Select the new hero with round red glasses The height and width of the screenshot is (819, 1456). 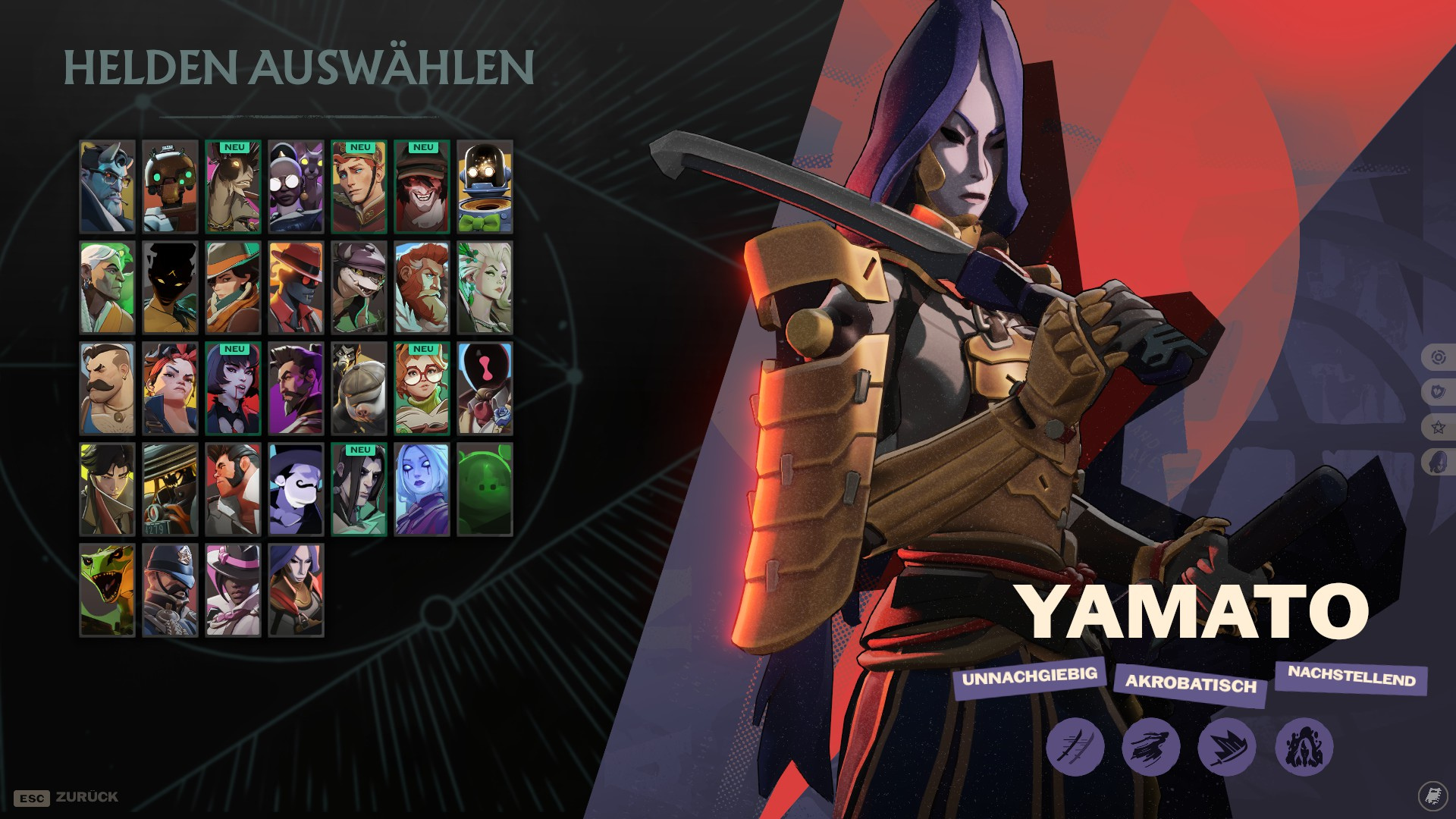coord(422,389)
